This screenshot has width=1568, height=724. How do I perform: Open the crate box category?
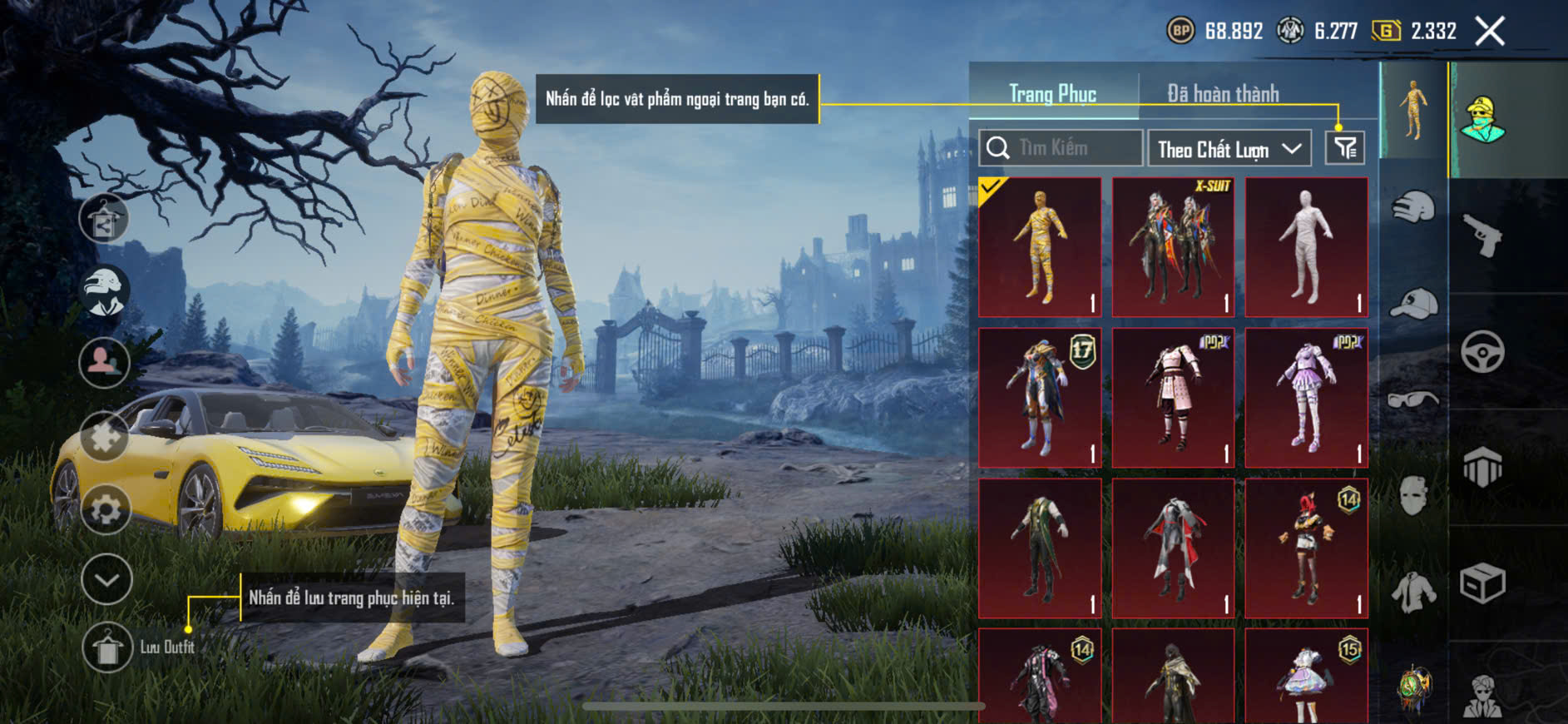point(1482,583)
